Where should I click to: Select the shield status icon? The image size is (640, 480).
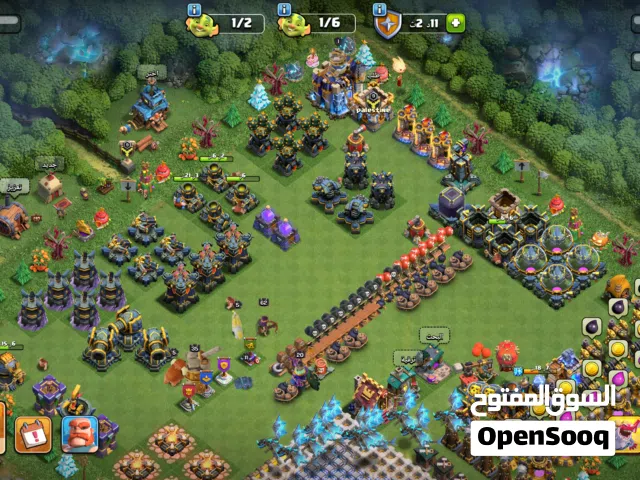[387, 24]
